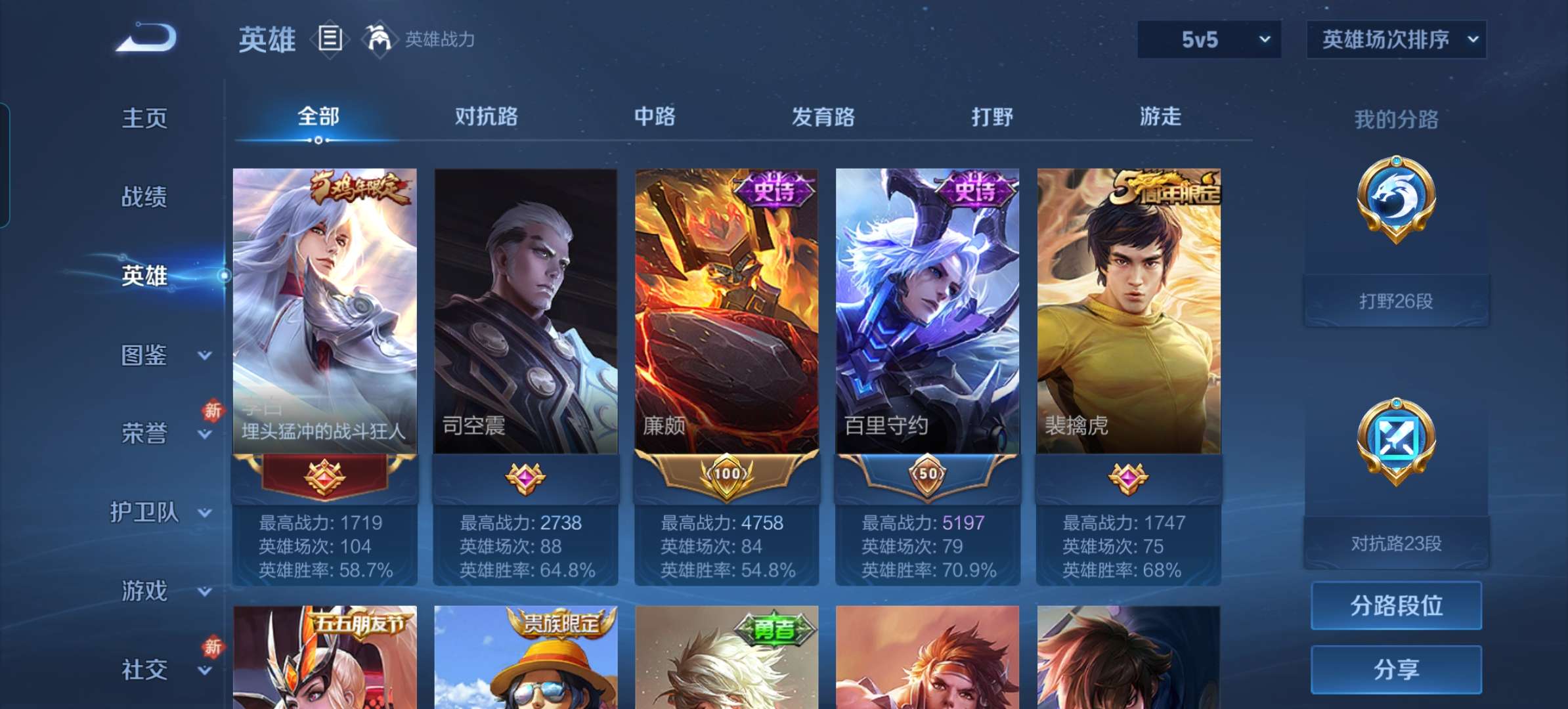Open 裴擒虎's hero card

click(x=1129, y=309)
